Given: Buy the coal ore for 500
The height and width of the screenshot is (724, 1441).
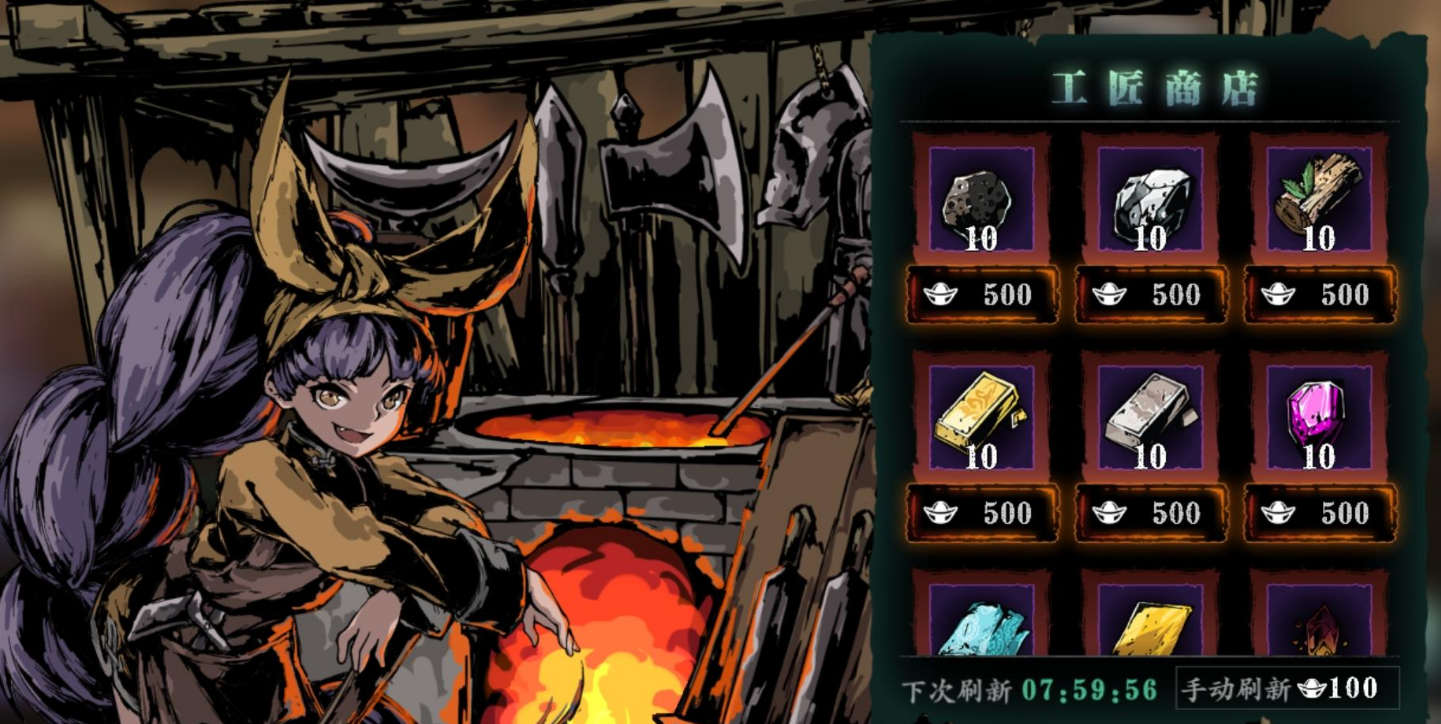Looking at the screenshot, I should [982, 295].
